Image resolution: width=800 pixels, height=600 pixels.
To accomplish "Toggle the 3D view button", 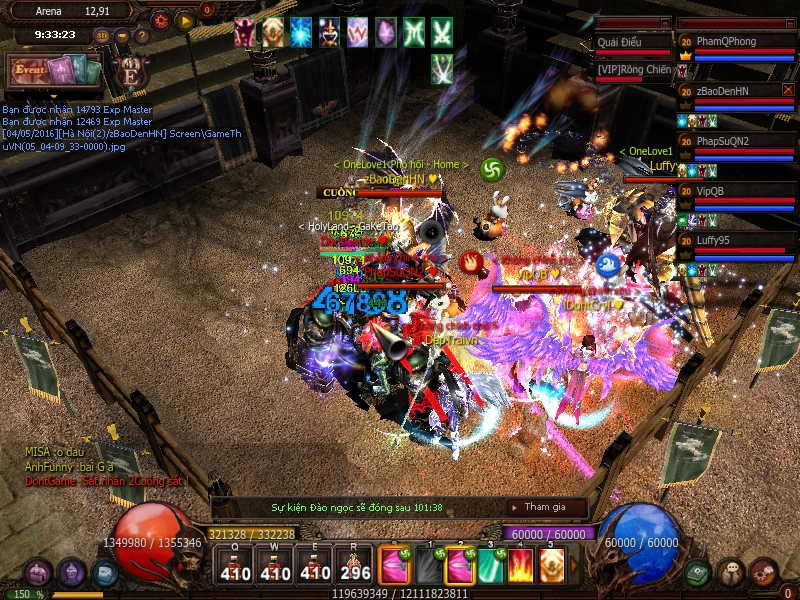I will [x=102, y=36].
